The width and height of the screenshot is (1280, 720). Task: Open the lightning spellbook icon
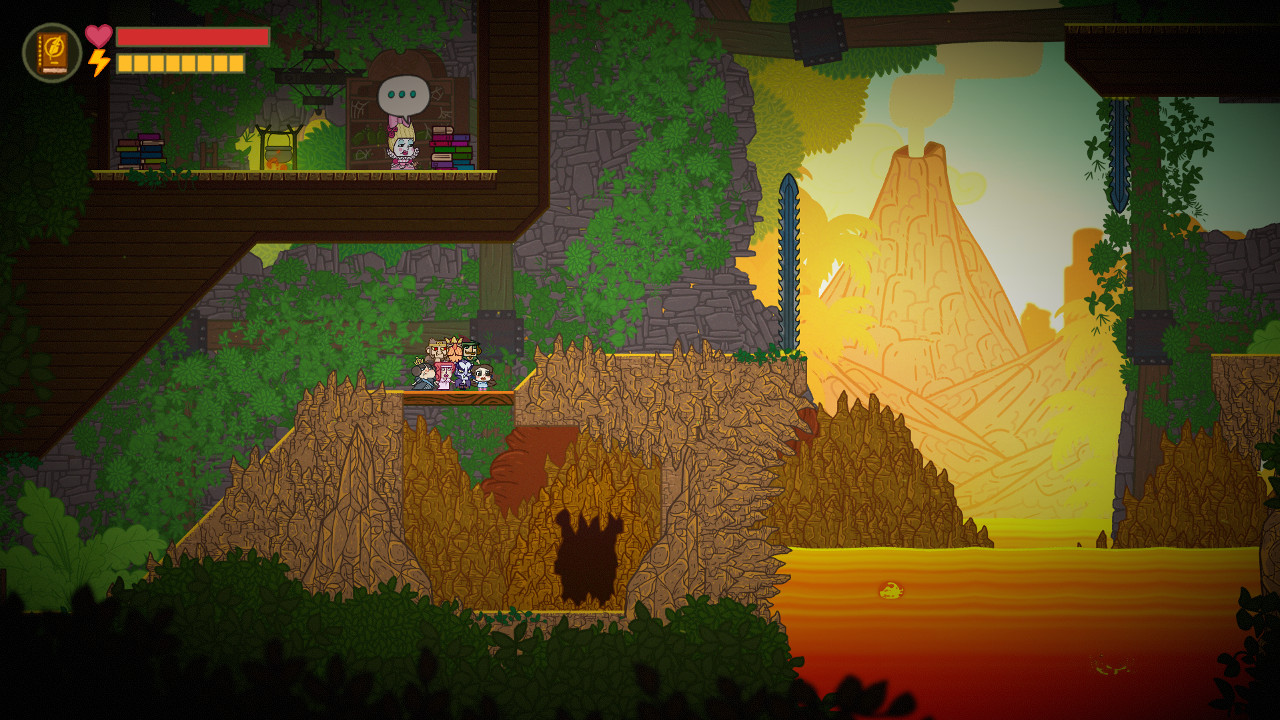(x=52, y=53)
